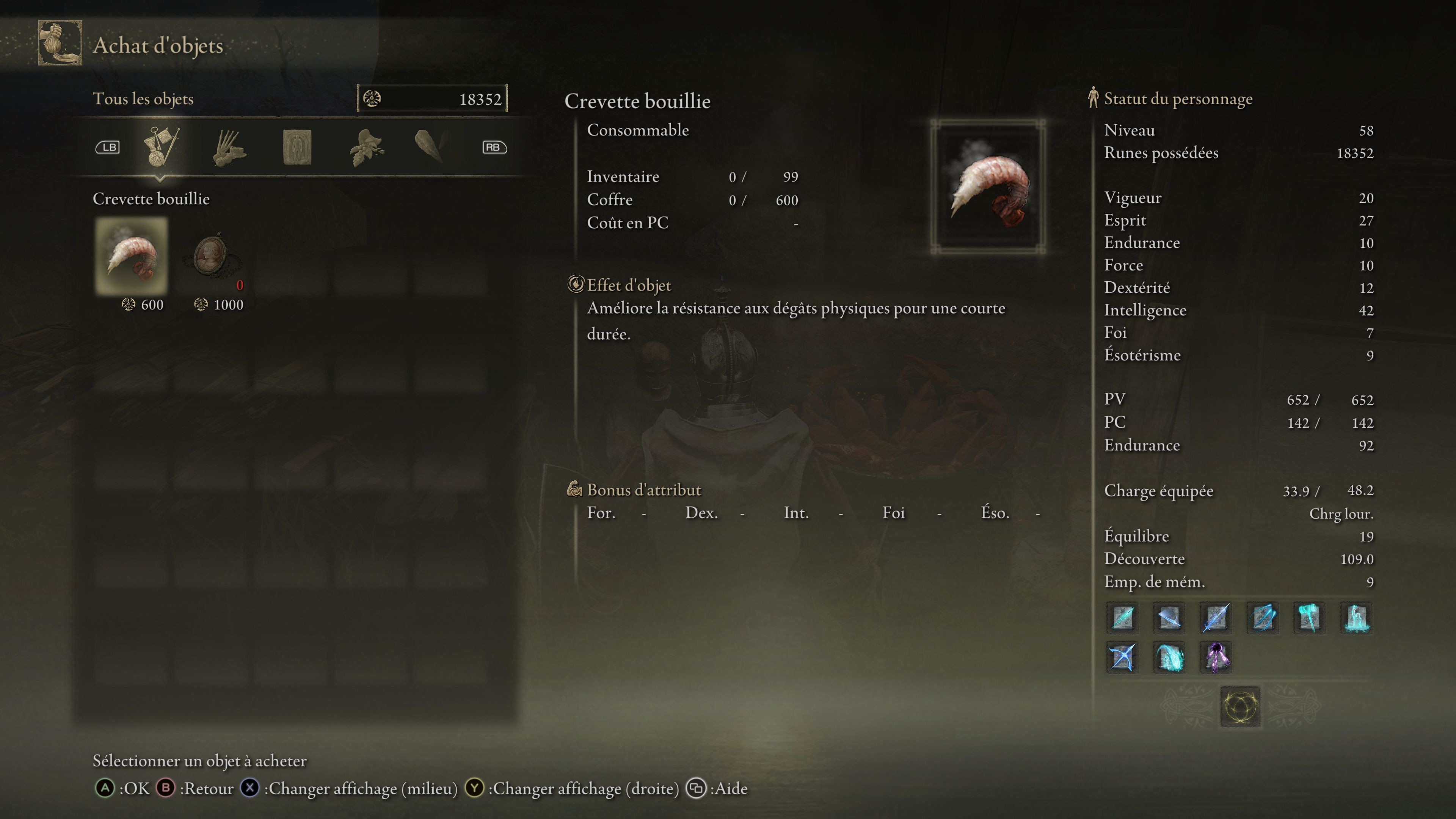The image size is (1456, 819).
Task: Click the purple dark orb sorcery
Action: [x=1216, y=657]
